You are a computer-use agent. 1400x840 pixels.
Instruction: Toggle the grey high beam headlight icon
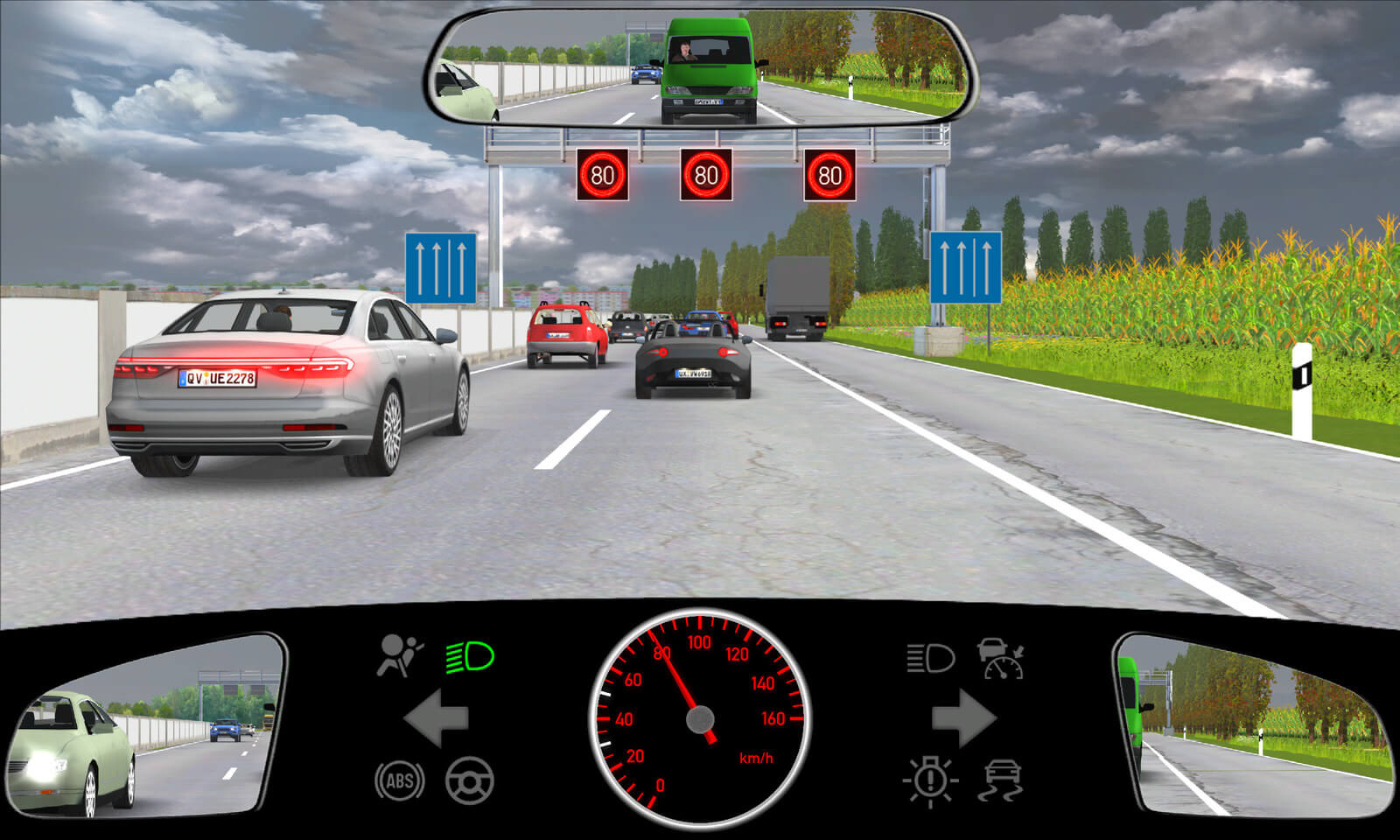930,658
